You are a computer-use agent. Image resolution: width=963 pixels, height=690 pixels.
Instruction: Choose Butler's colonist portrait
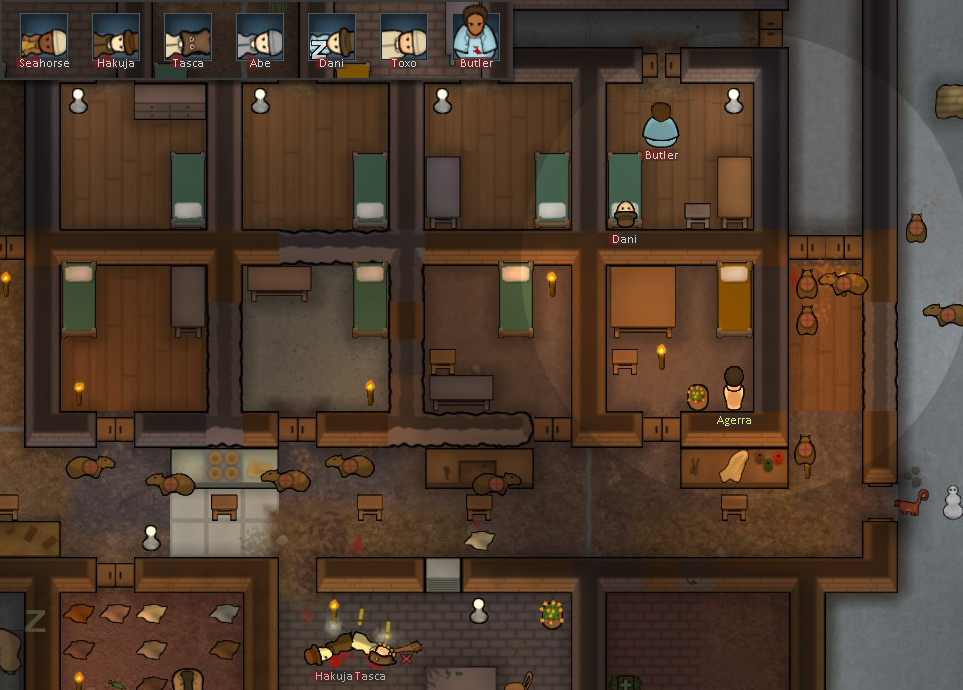click(476, 37)
